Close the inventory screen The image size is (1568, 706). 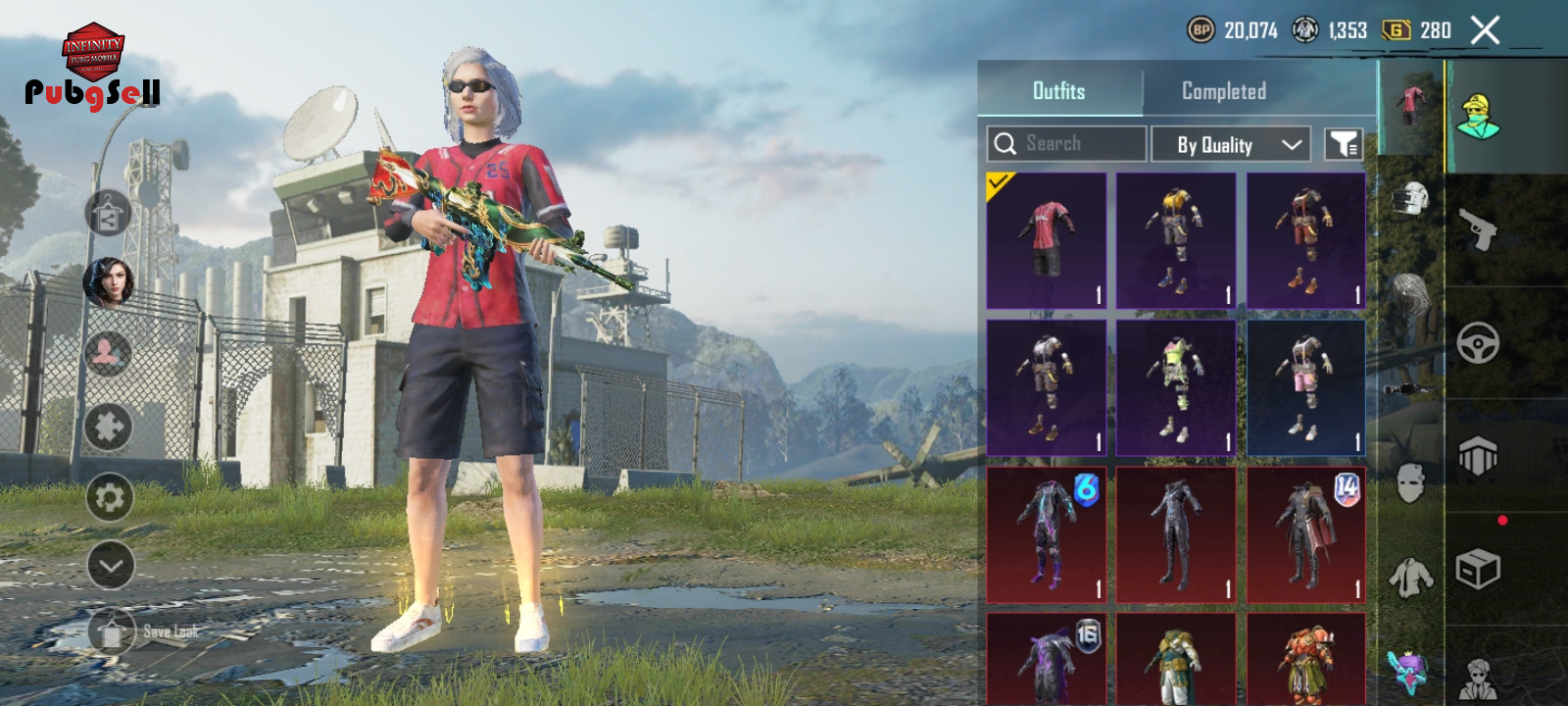[1485, 30]
